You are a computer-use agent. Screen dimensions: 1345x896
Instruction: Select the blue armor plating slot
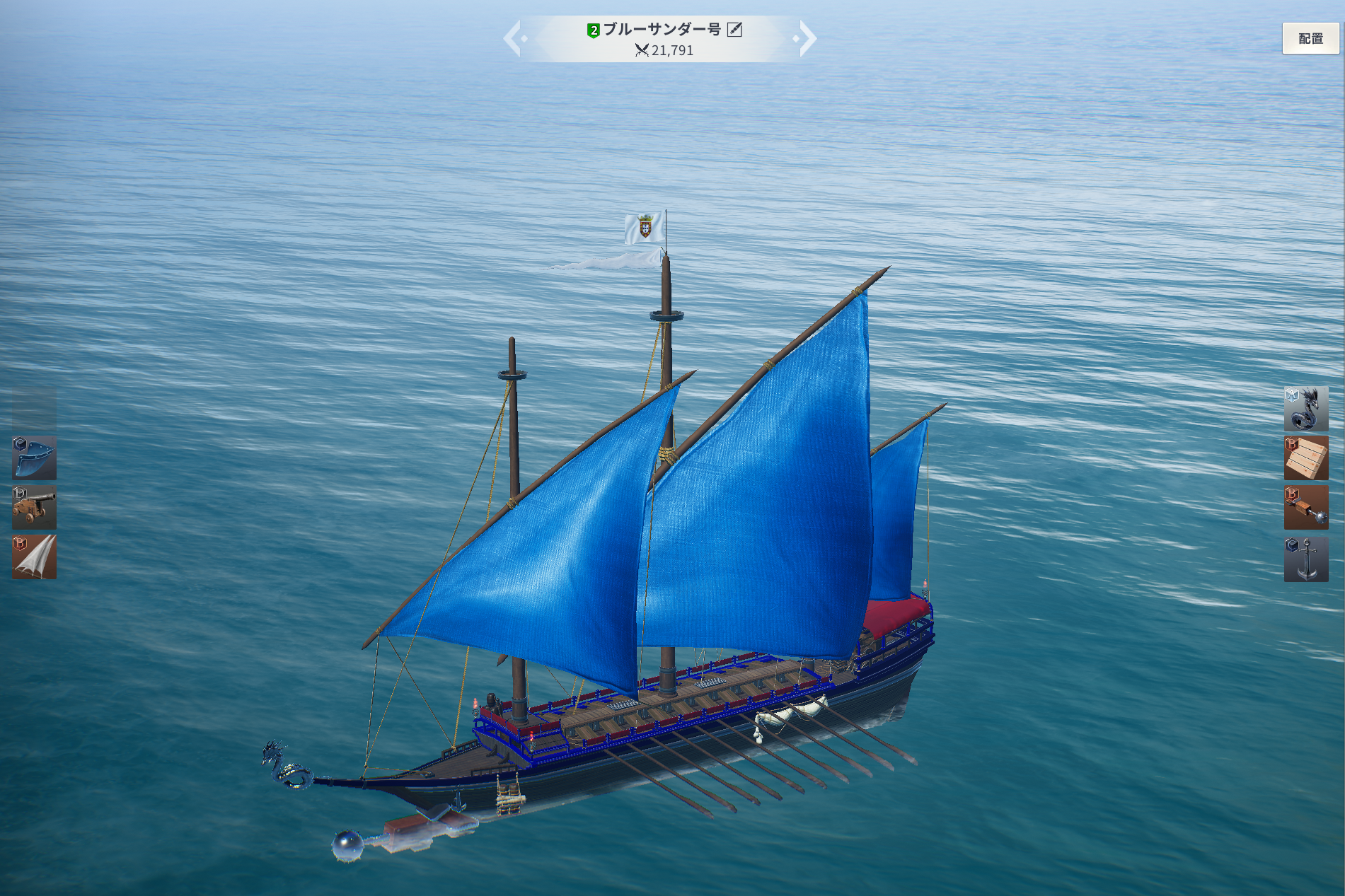tap(34, 458)
